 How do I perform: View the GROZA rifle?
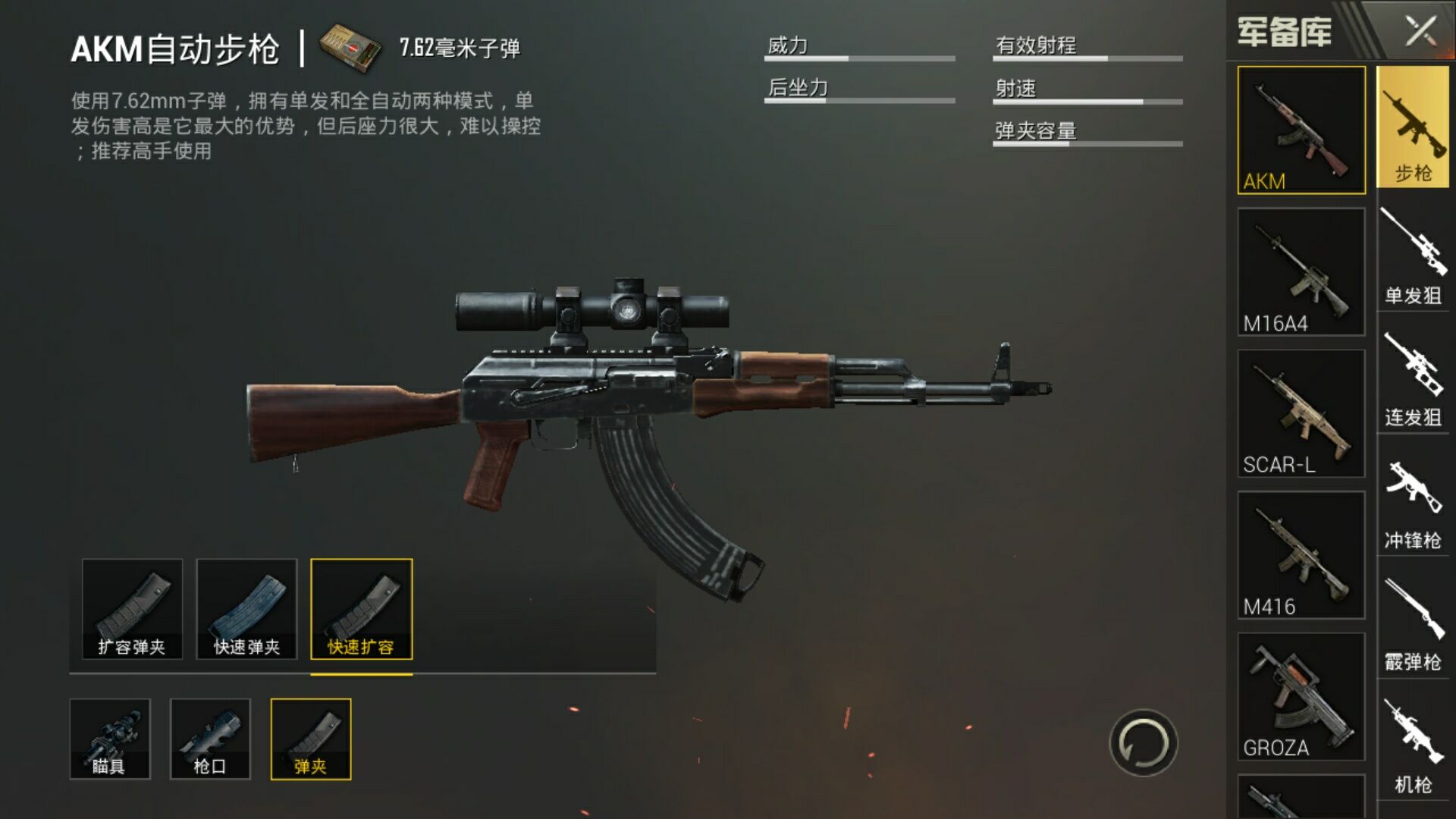point(1301,696)
